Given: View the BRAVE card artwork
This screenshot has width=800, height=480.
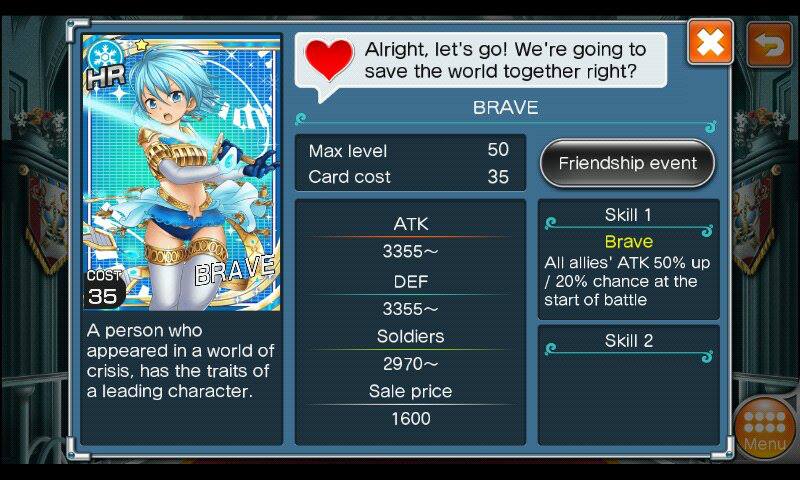Looking at the screenshot, I should pos(181,173).
